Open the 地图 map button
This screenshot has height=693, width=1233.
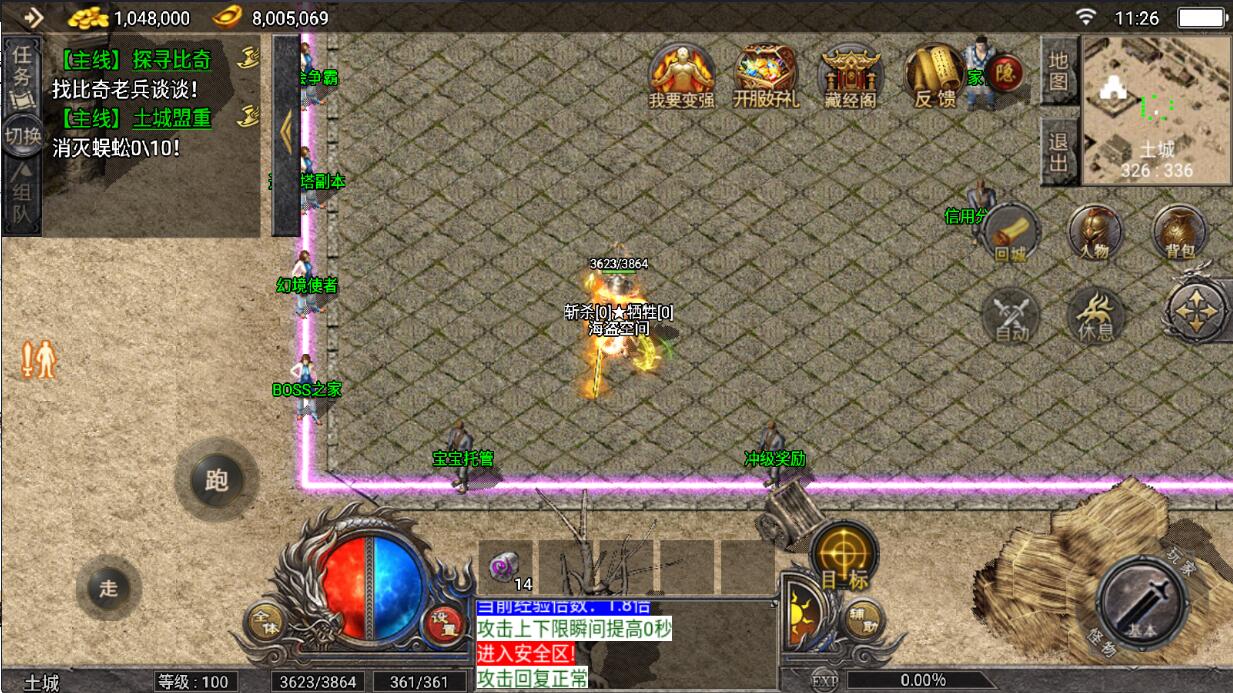click(x=1058, y=72)
